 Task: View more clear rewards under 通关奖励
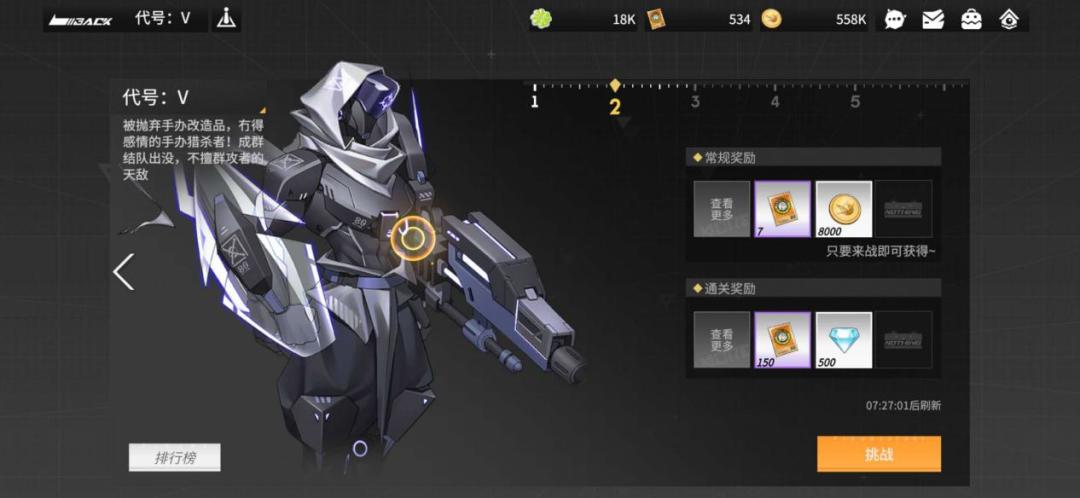[x=721, y=340]
